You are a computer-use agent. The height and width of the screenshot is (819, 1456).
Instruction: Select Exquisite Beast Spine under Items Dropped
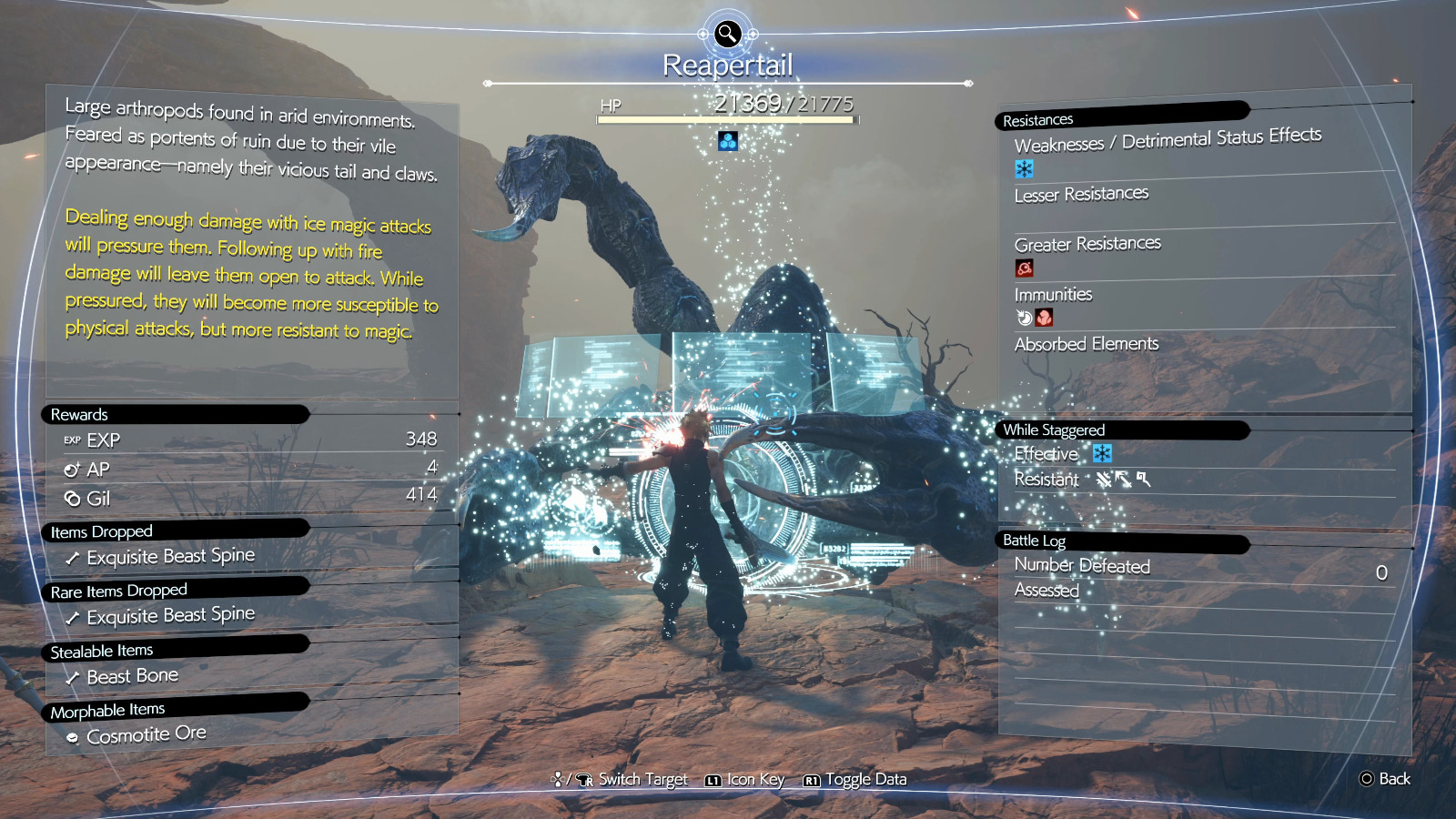170,556
